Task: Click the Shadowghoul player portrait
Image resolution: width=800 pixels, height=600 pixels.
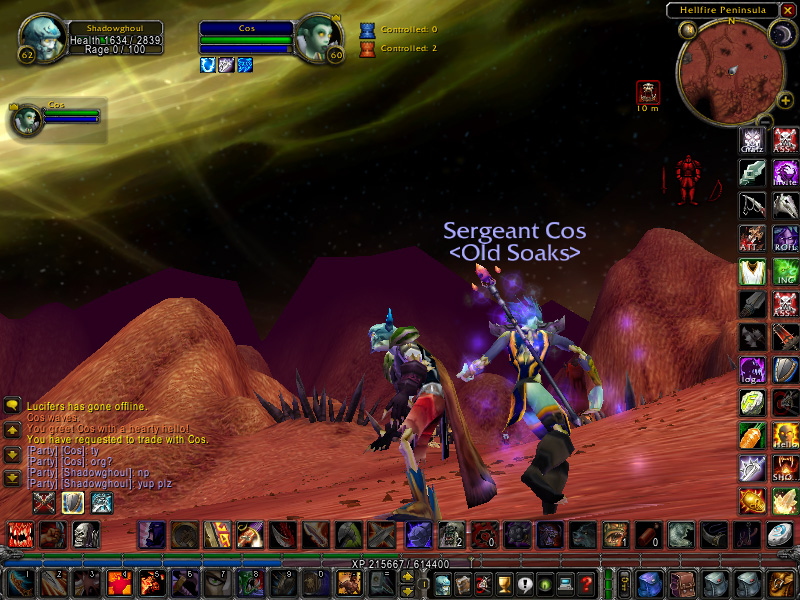Action: [41, 37]
